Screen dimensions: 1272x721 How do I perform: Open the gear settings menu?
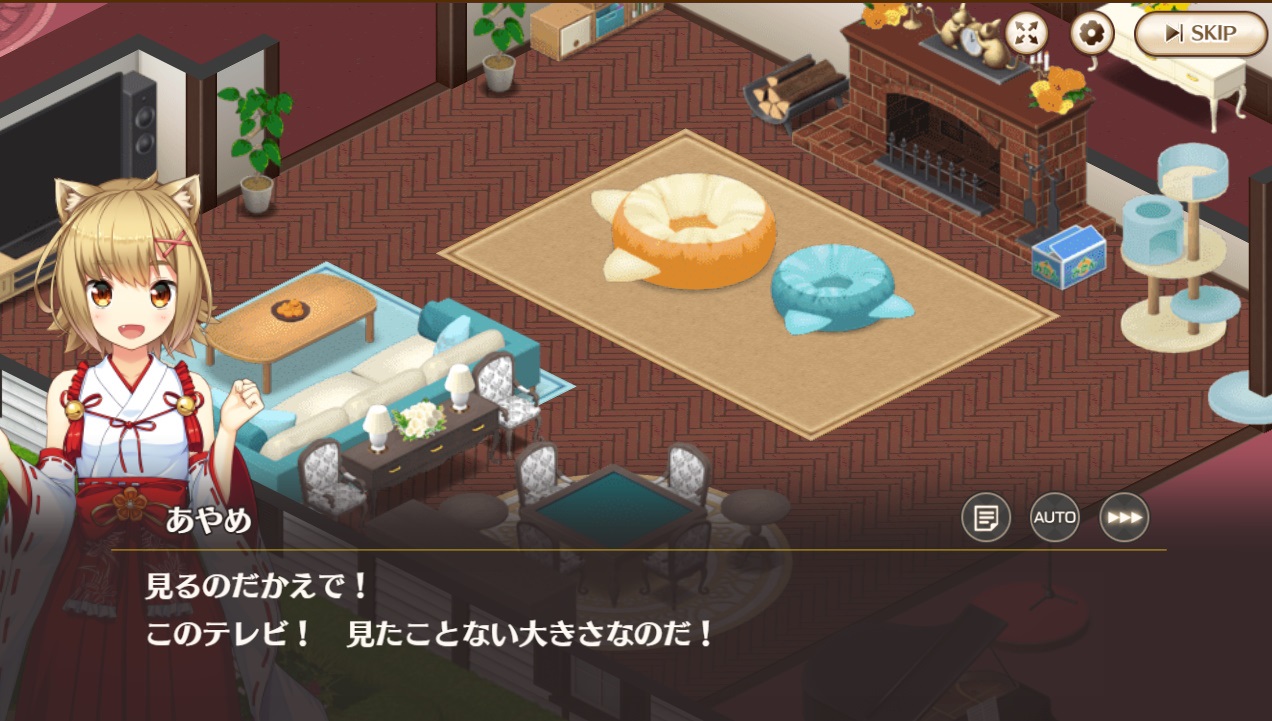[x=1092, y=34]
